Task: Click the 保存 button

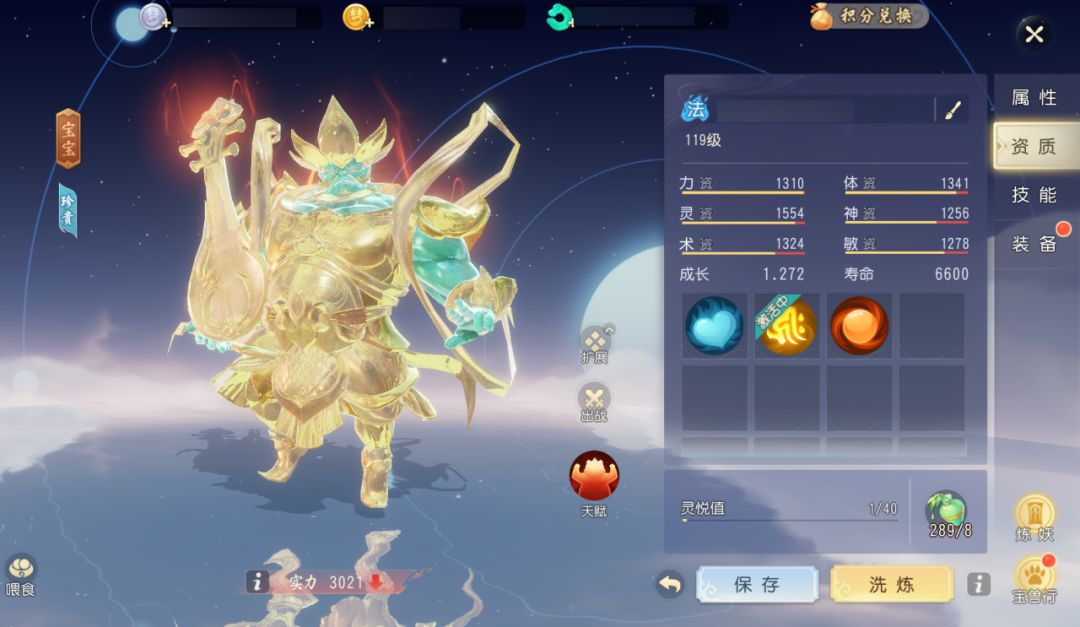Action: click(x=757, y=585)
